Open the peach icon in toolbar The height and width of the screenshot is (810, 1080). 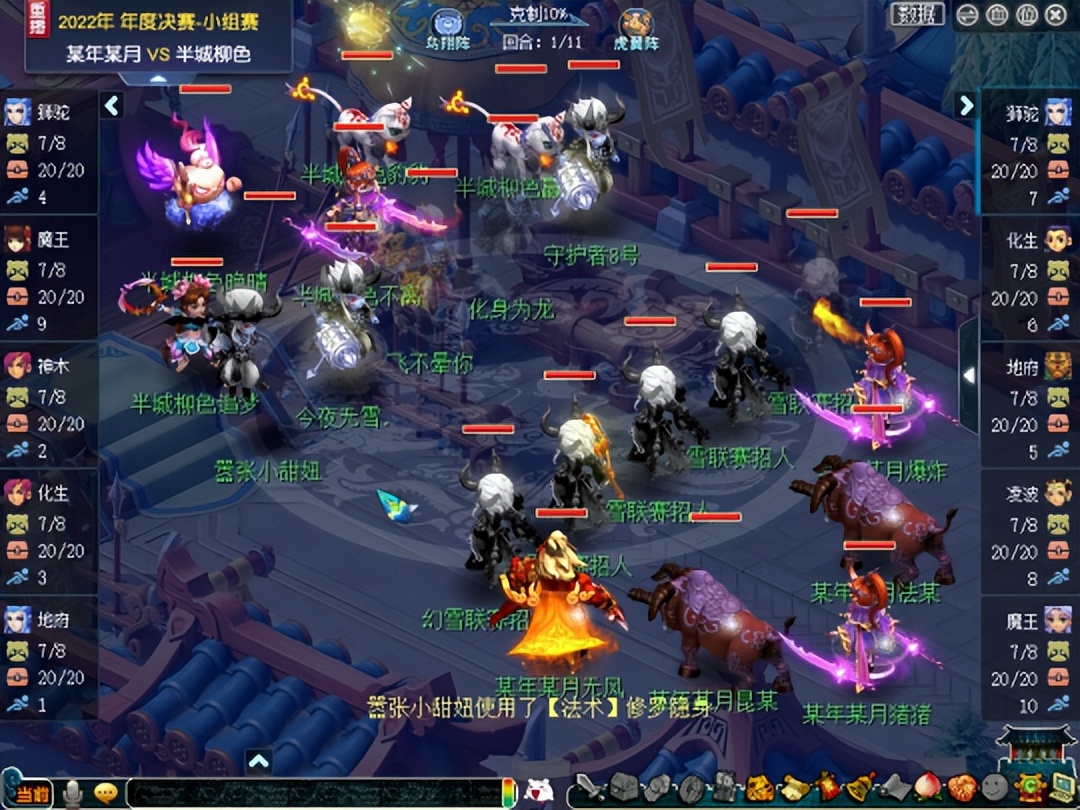click(928, 789)
